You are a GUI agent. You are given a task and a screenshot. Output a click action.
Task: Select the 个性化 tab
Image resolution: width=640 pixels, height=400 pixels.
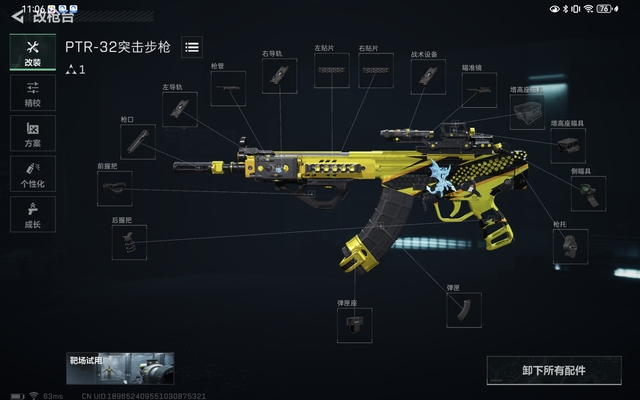[32, 174]
